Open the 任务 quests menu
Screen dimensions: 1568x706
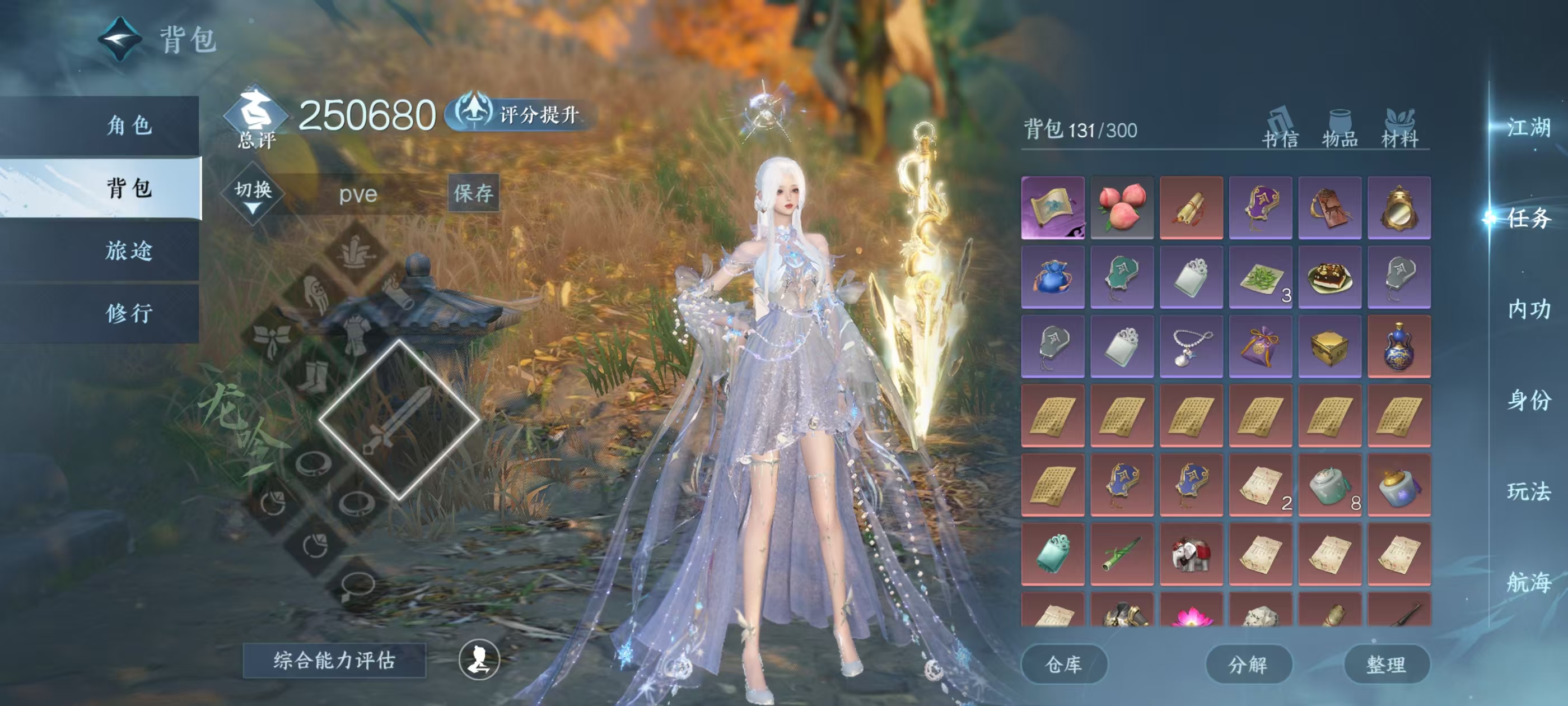click(1528, 218)
